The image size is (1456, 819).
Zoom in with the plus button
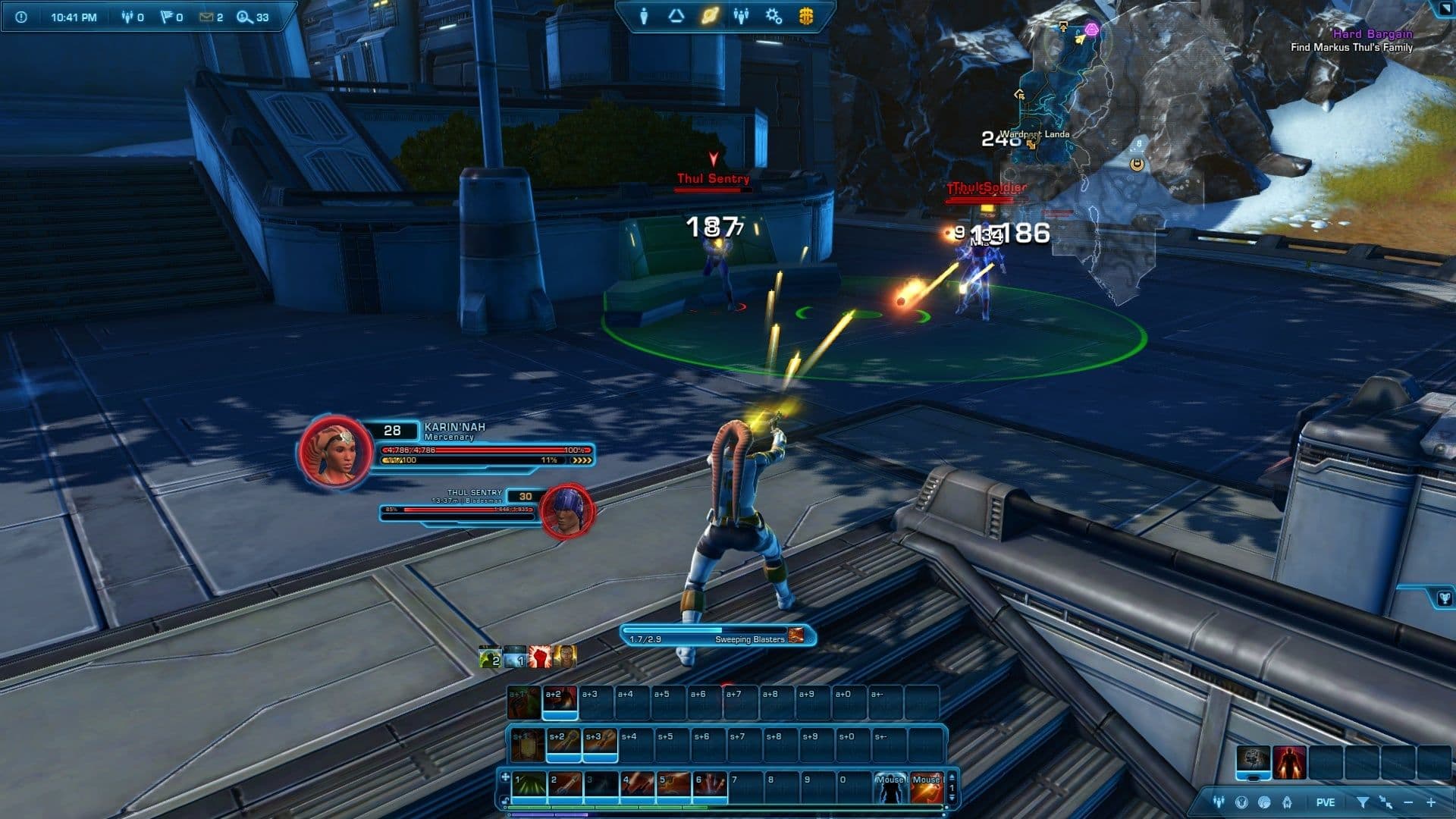click(1431, 802)
